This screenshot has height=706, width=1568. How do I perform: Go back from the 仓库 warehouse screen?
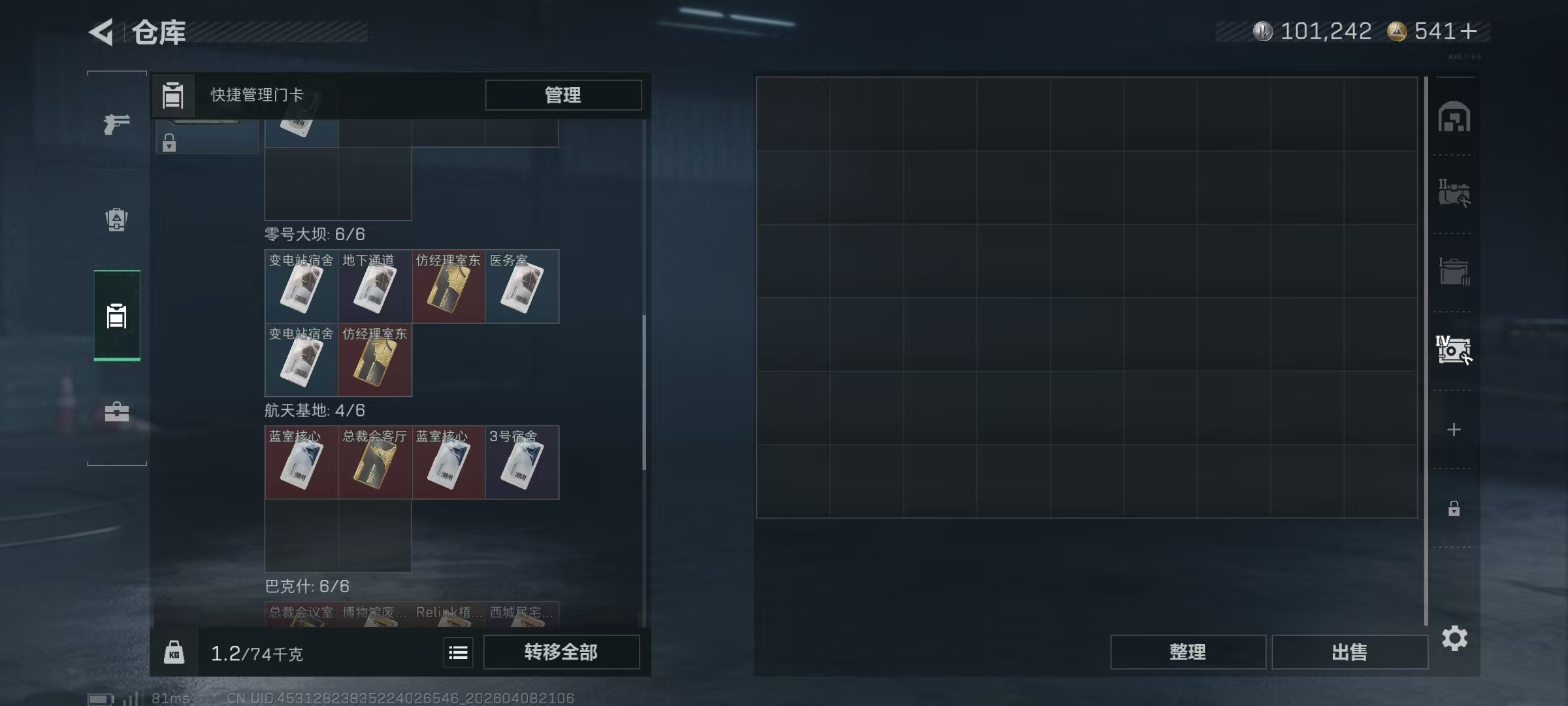[x=102, y=31]
